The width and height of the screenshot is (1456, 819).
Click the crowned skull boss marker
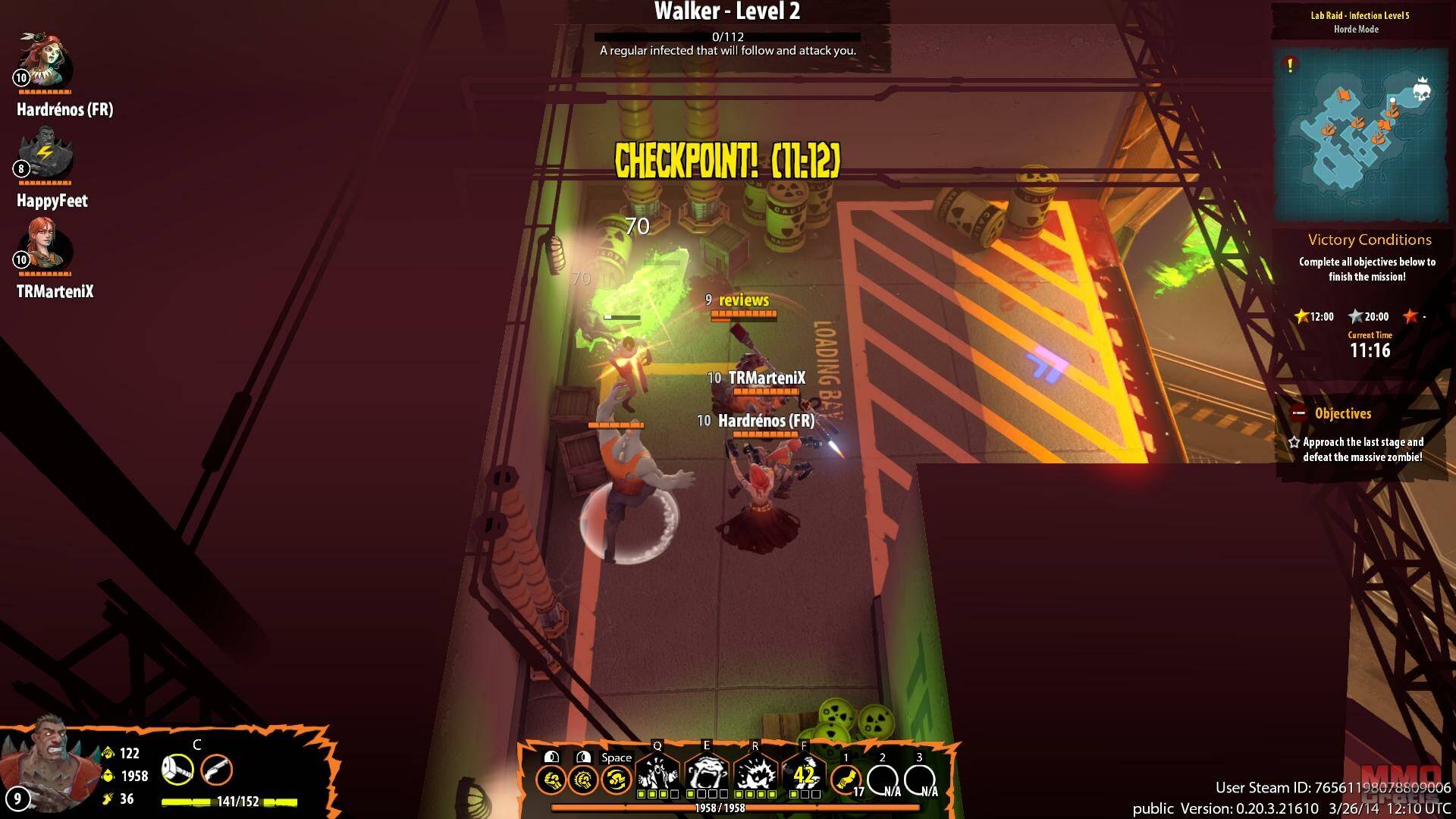pyautogui.click(x=1421, y=90)
